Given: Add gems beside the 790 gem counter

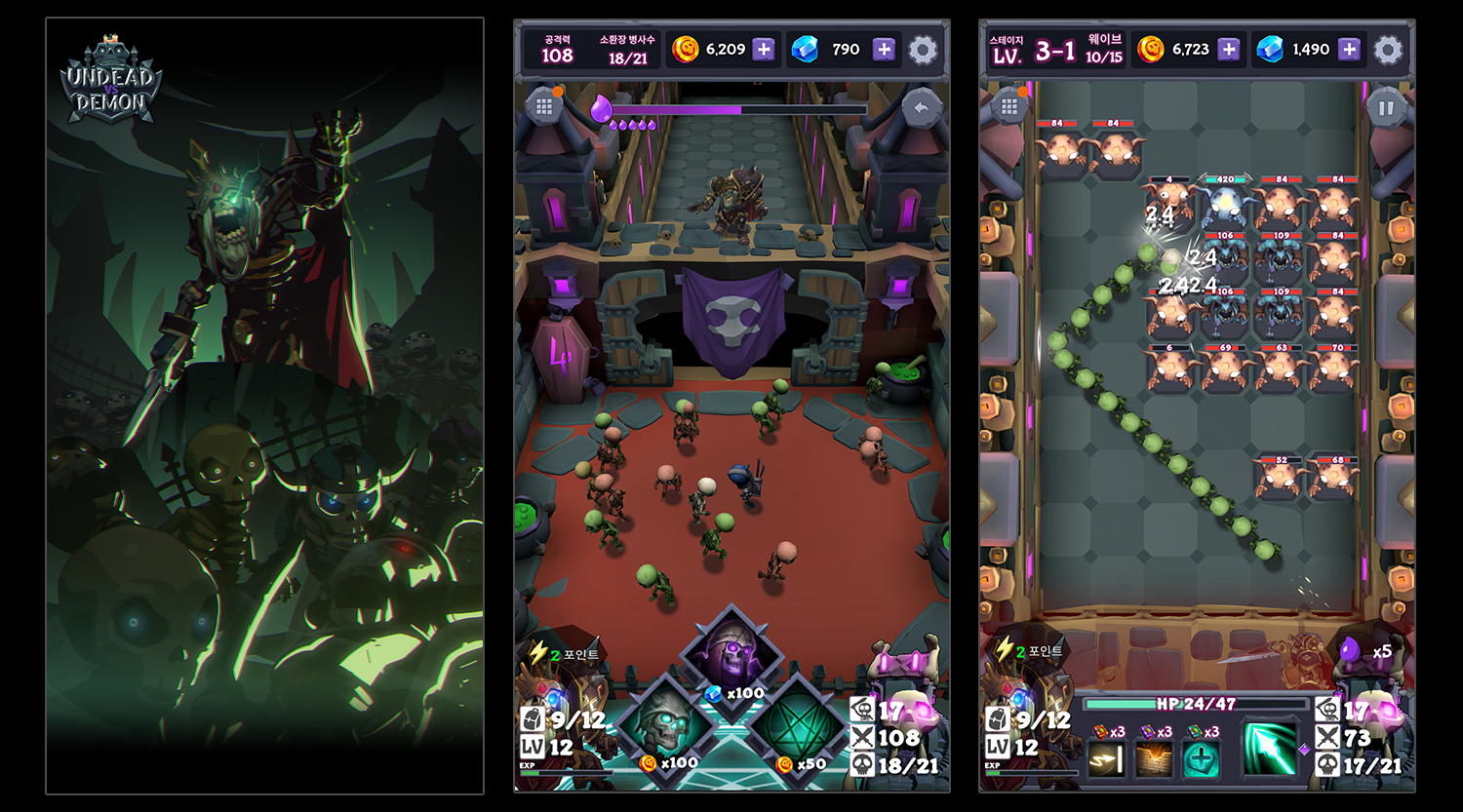Looking at the screenshot, I should [884, 50].
